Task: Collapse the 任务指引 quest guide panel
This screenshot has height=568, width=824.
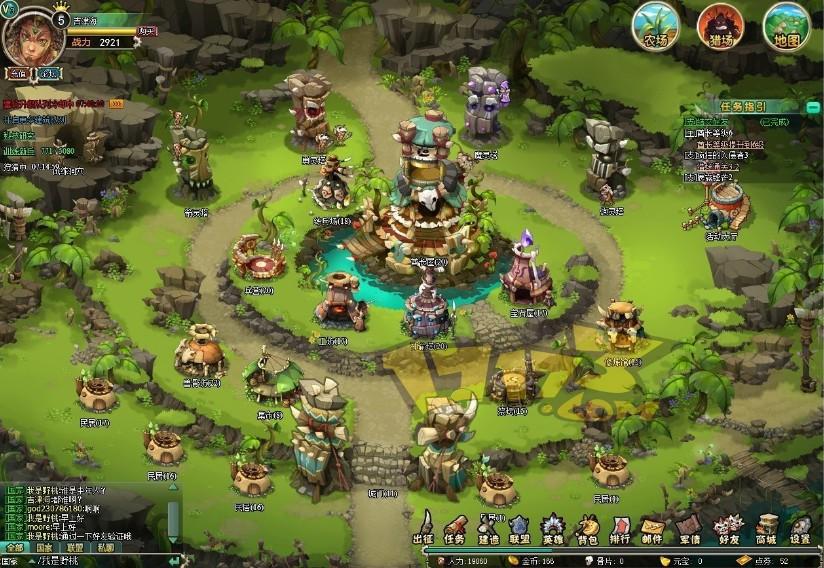Action: (815, 105)
